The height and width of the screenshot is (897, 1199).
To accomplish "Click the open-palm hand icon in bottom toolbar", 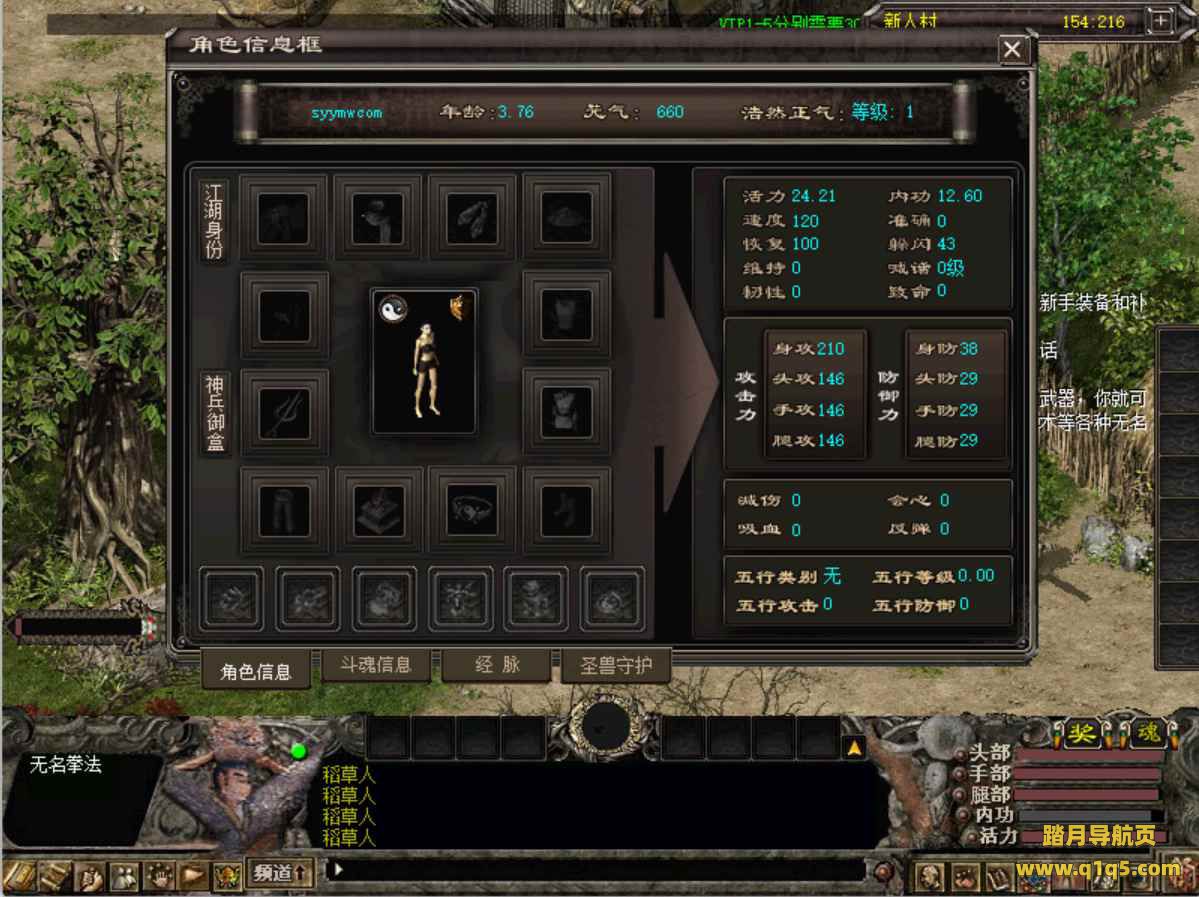I will click(158, 876).
